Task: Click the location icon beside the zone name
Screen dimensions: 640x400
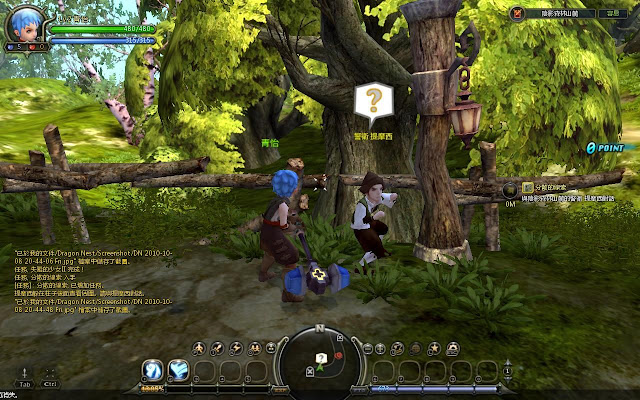Action: point(518,14)
